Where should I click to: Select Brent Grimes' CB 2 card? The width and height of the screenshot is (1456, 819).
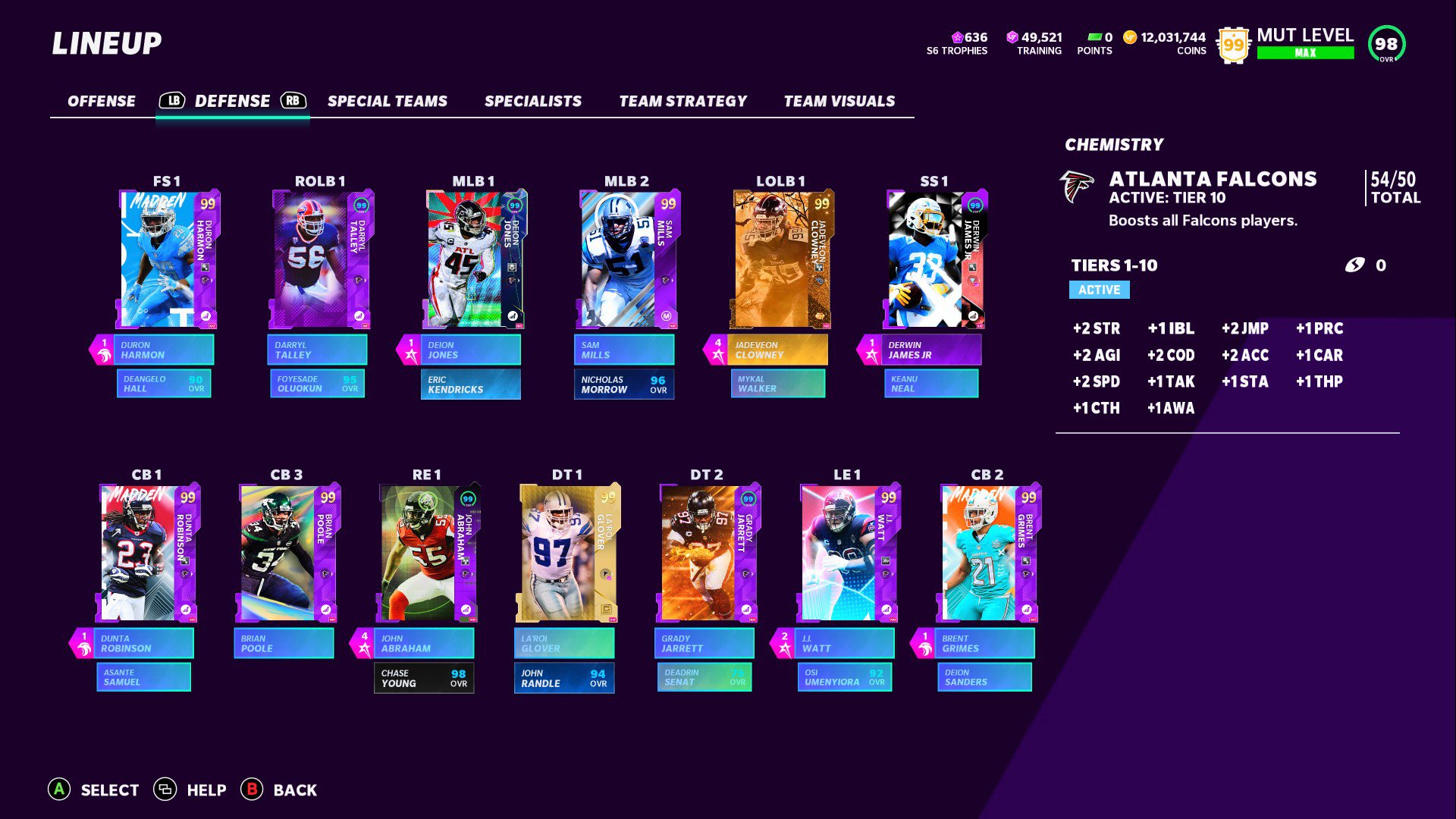[987, 553]
